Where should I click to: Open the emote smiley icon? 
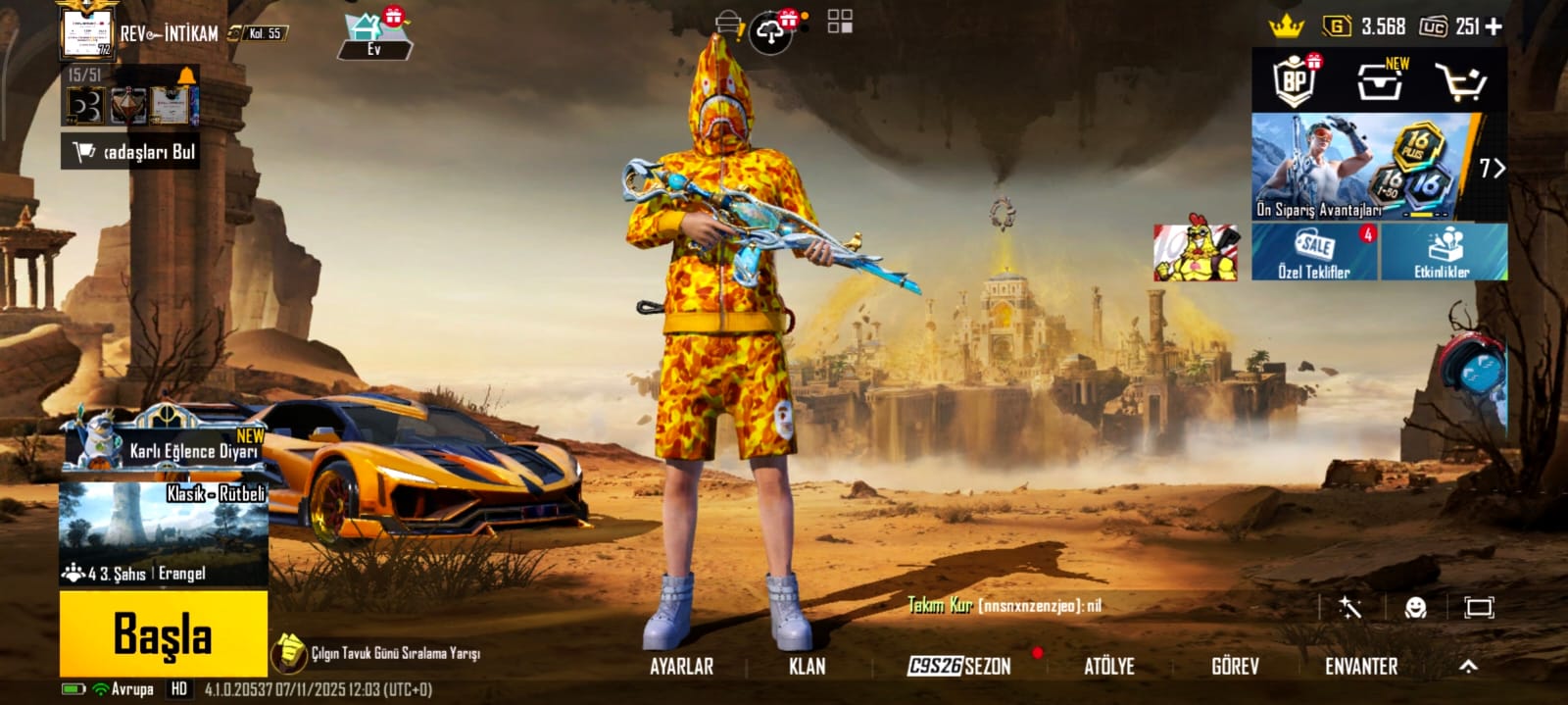click(1415, 608)
